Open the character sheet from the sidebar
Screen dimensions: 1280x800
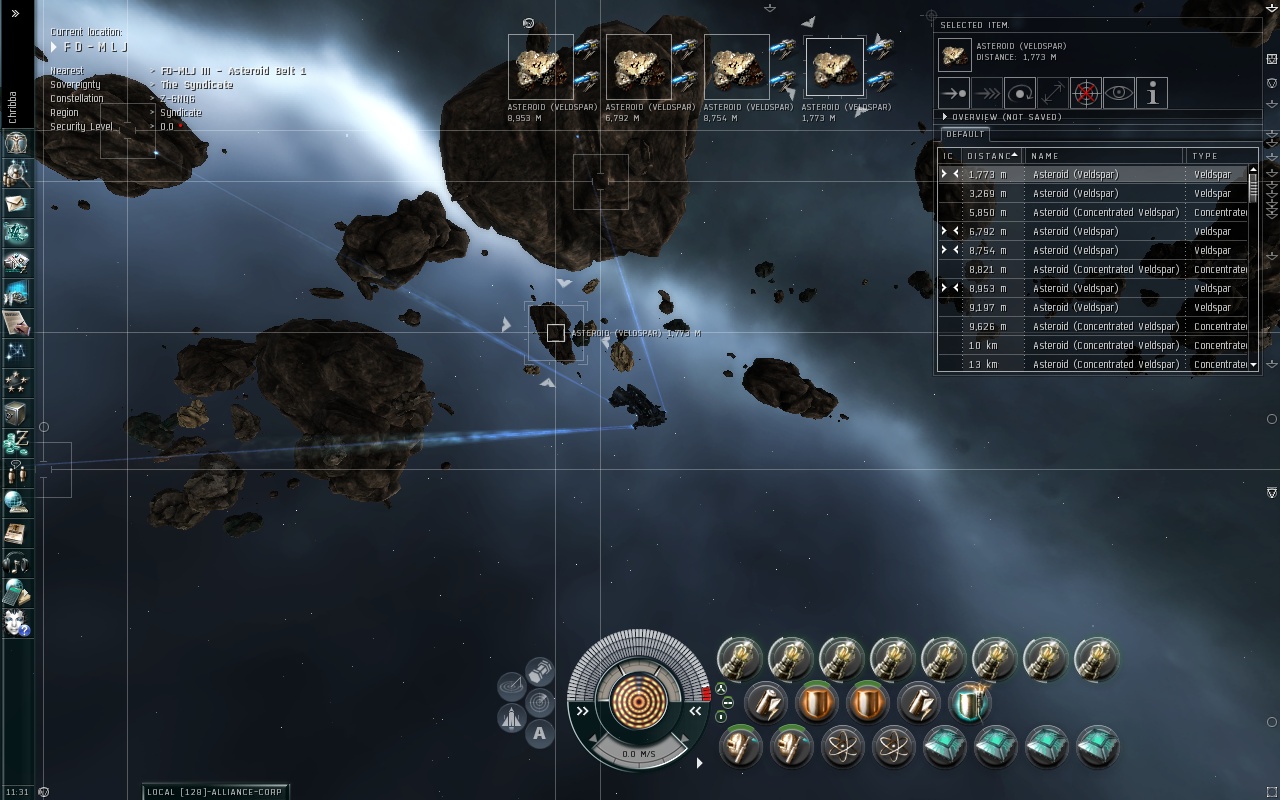tap(16, 143)
